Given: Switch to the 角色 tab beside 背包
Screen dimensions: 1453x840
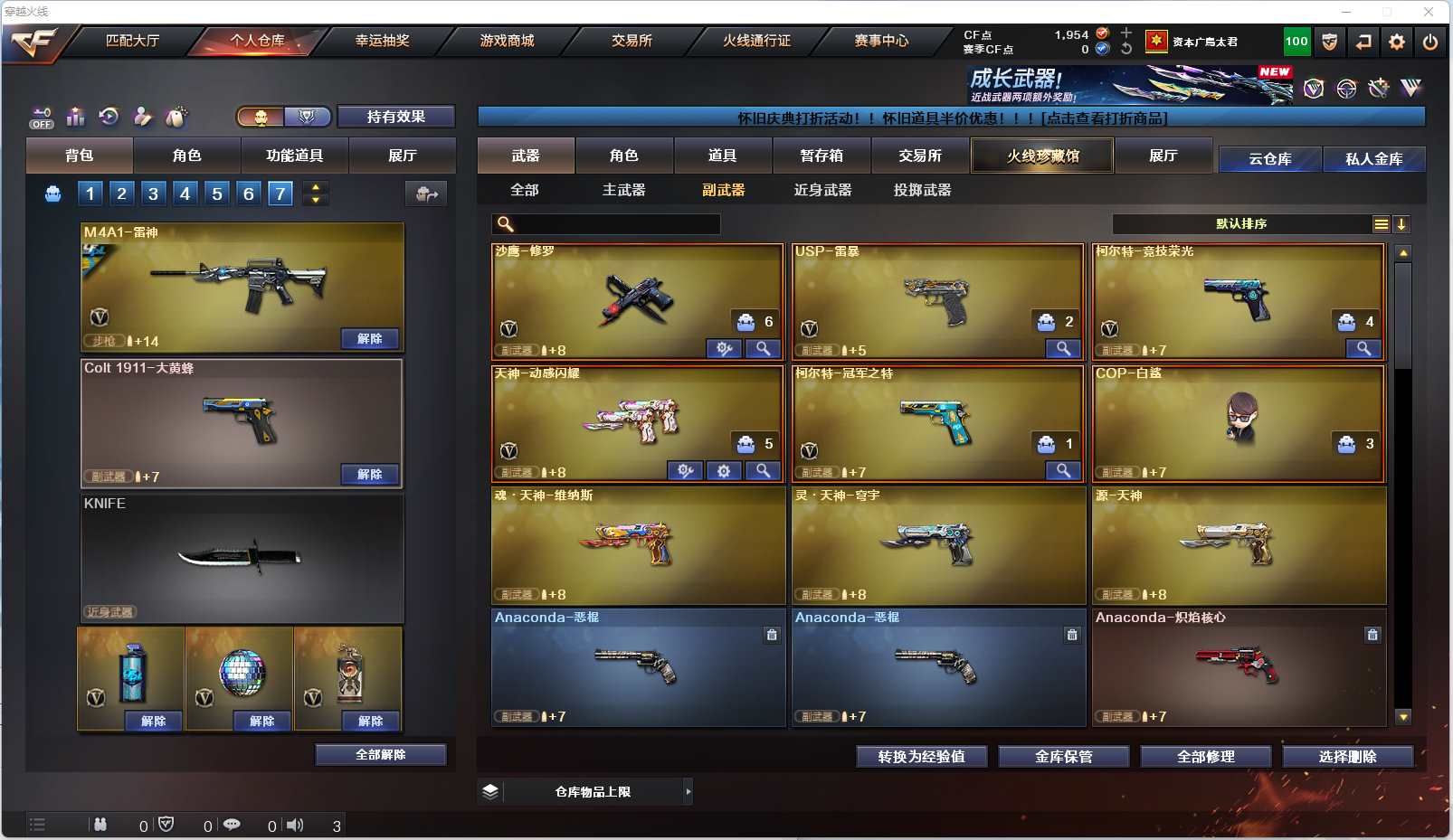Looking at the screenshot, I should [x=186, y=156].
